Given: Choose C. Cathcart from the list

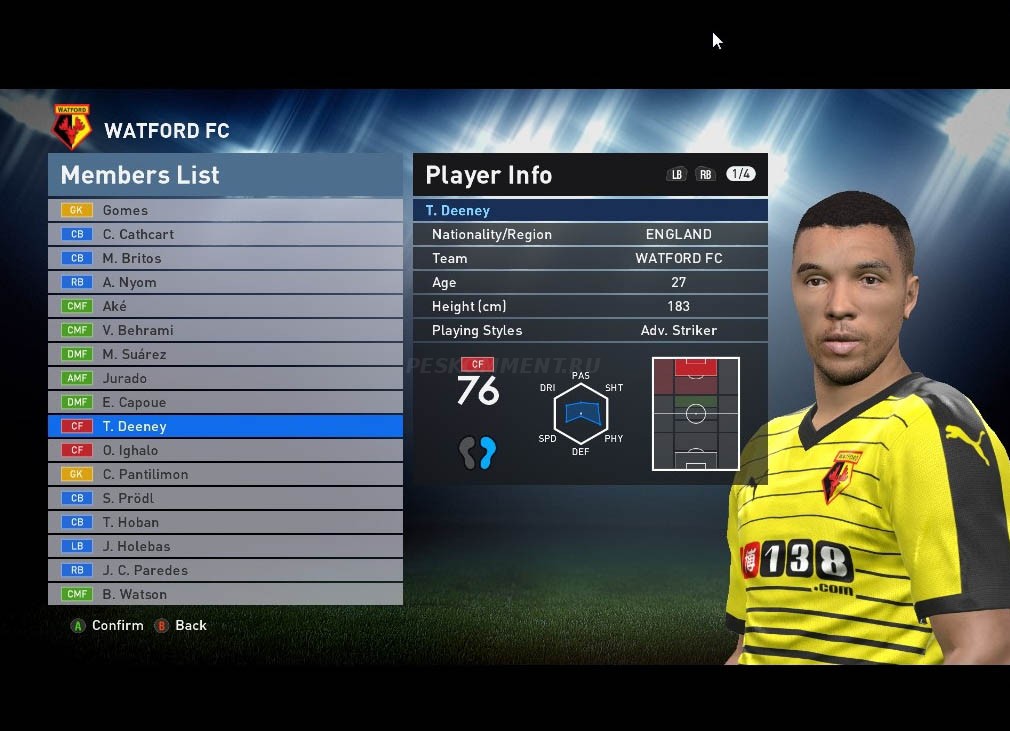Looking at the screenshot, I should 225,234.
